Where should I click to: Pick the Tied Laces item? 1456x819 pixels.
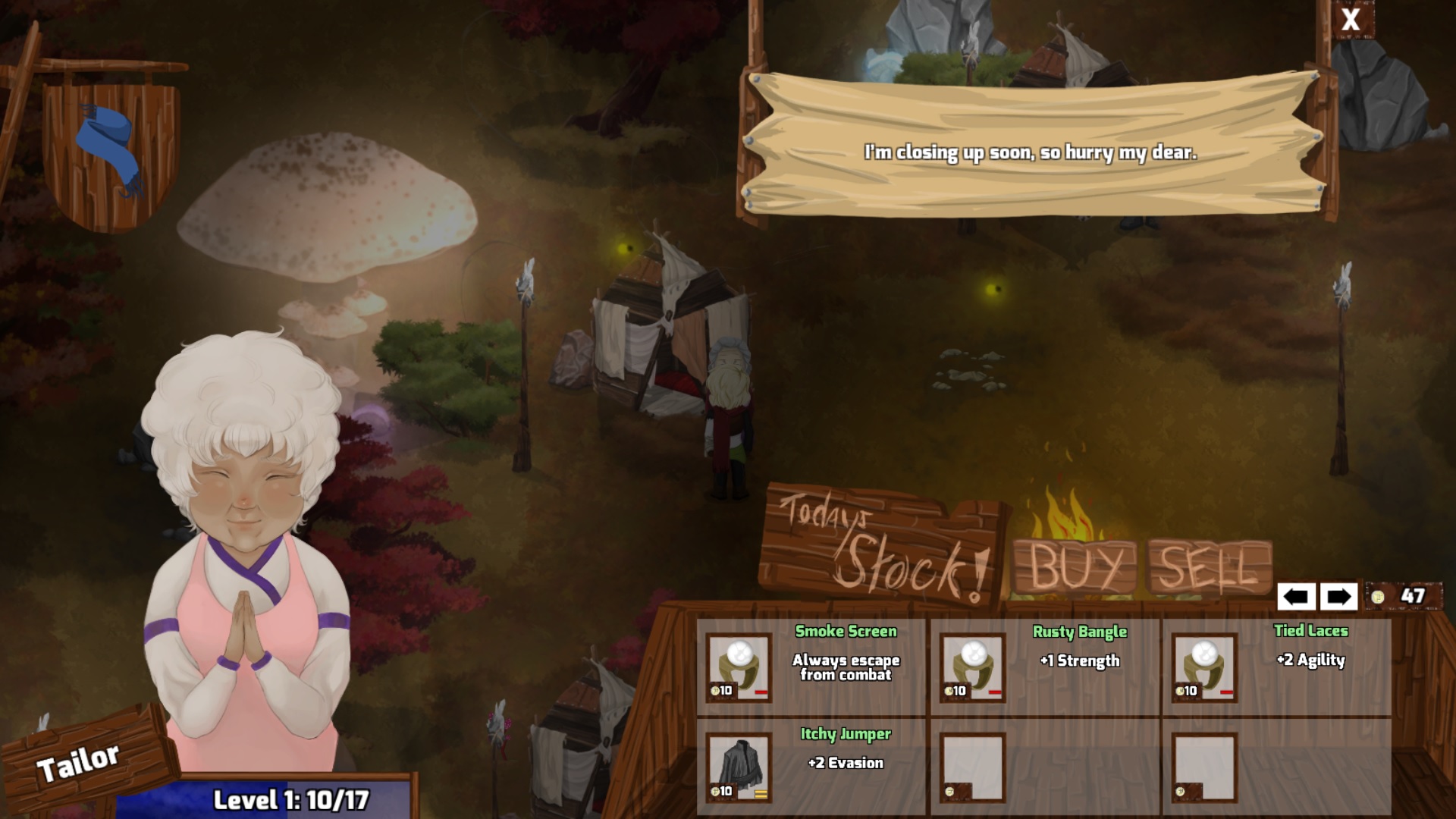click(1205, 667)
